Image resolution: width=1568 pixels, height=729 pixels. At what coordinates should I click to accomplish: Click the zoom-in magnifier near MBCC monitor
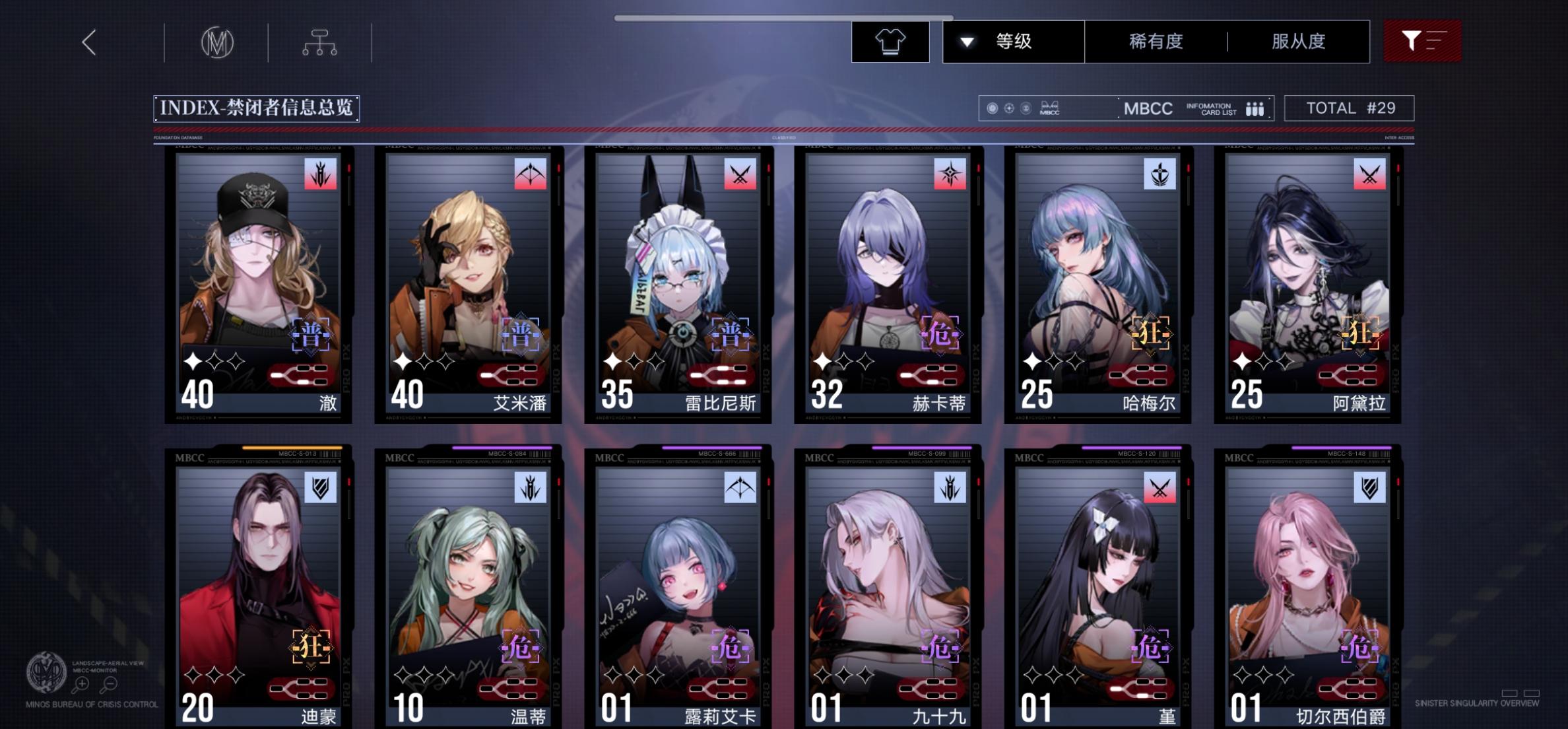[82, 684]
